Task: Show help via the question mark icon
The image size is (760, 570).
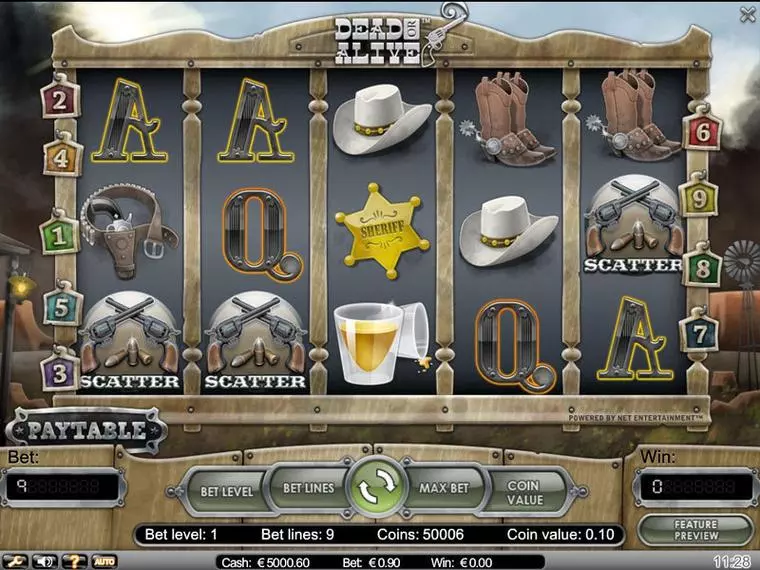Action: click(x=74, y=562)
